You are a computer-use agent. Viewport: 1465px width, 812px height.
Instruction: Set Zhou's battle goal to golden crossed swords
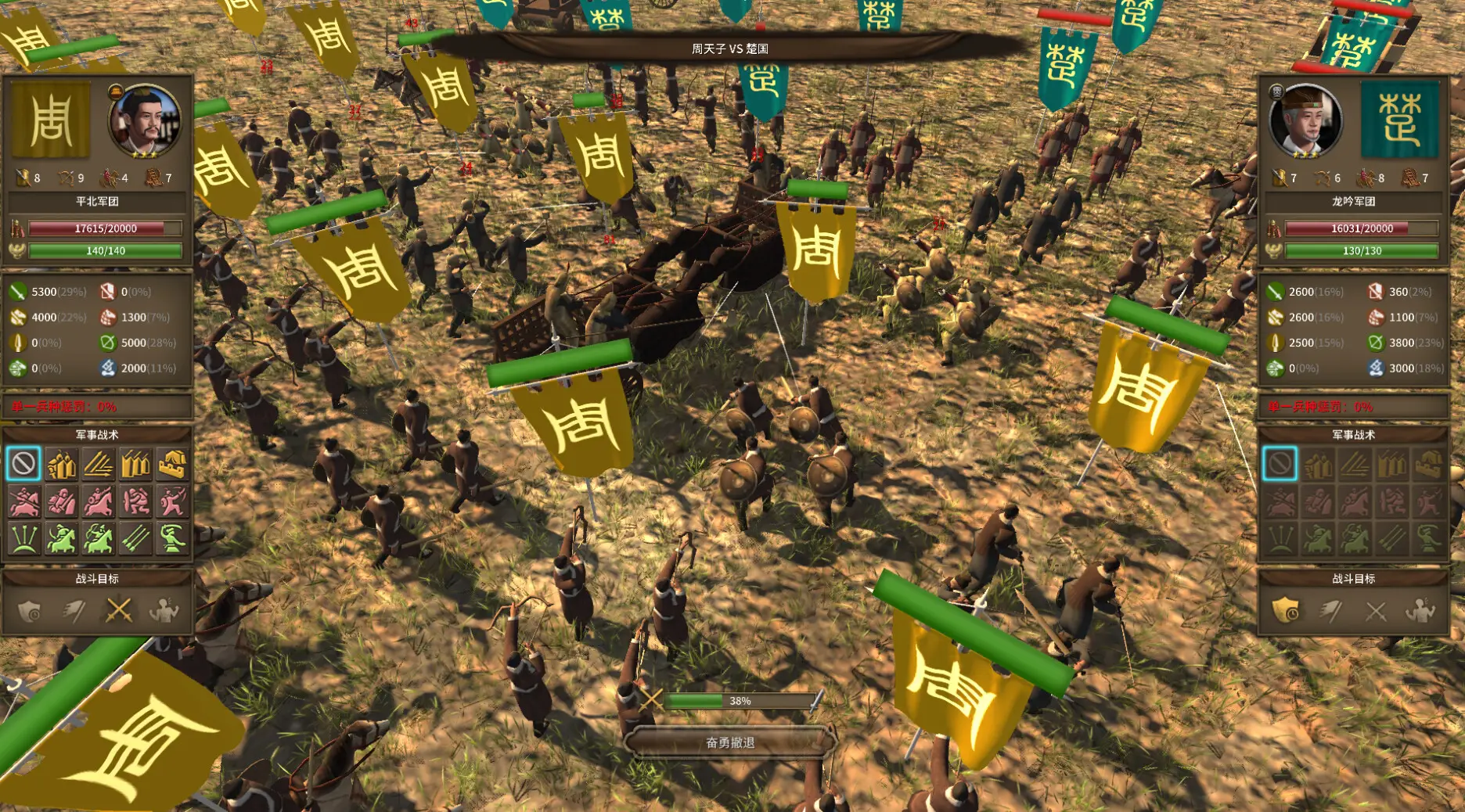coord(119,610)
